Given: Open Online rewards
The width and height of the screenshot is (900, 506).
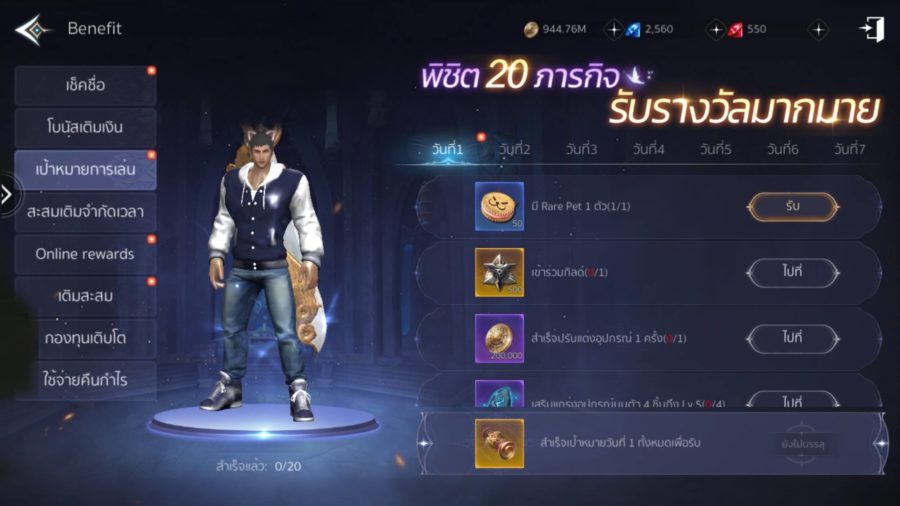Looking at the screenshot, I should point(85,254).
